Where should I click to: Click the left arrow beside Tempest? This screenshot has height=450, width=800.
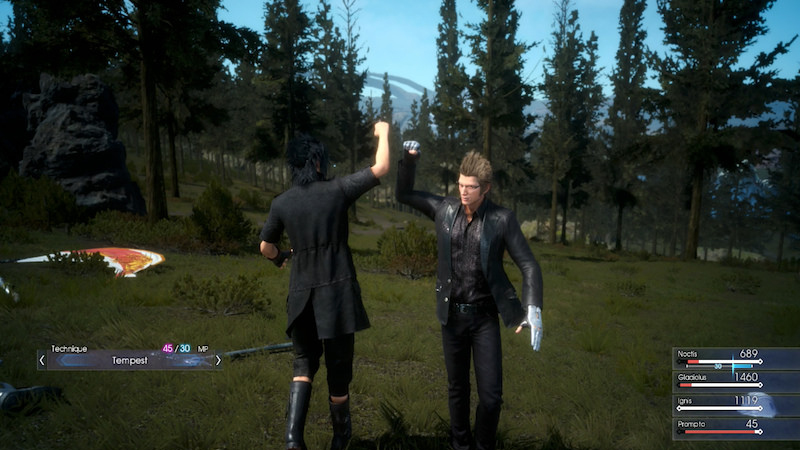pos(42,360)
